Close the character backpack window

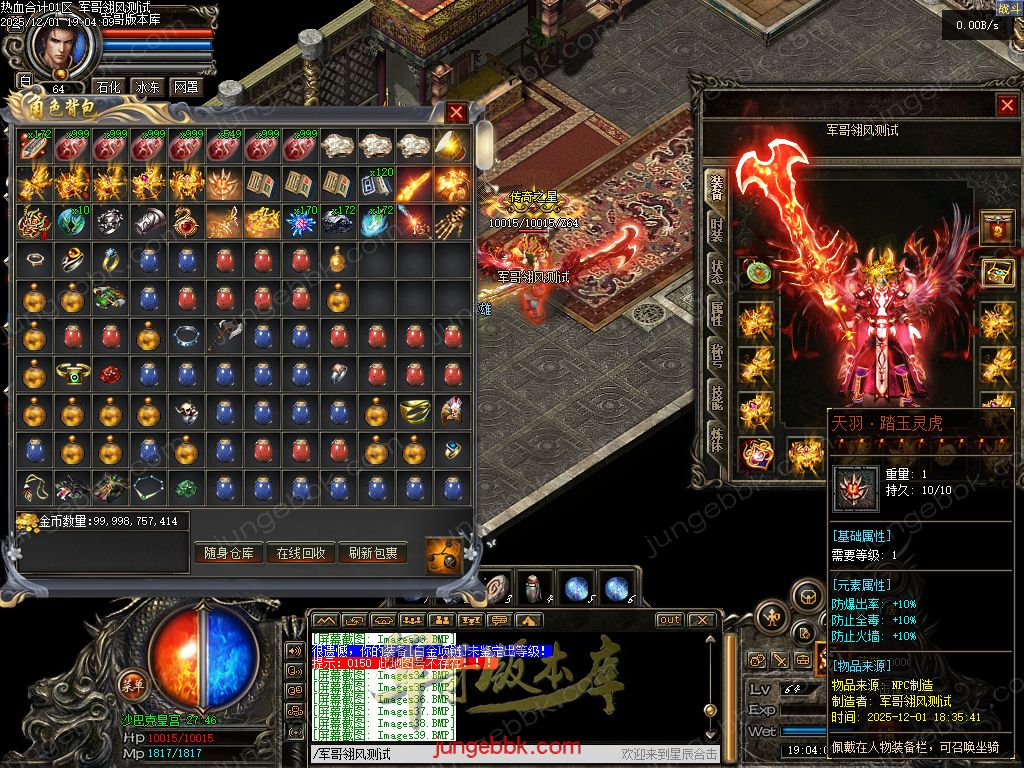pos(456,112)
